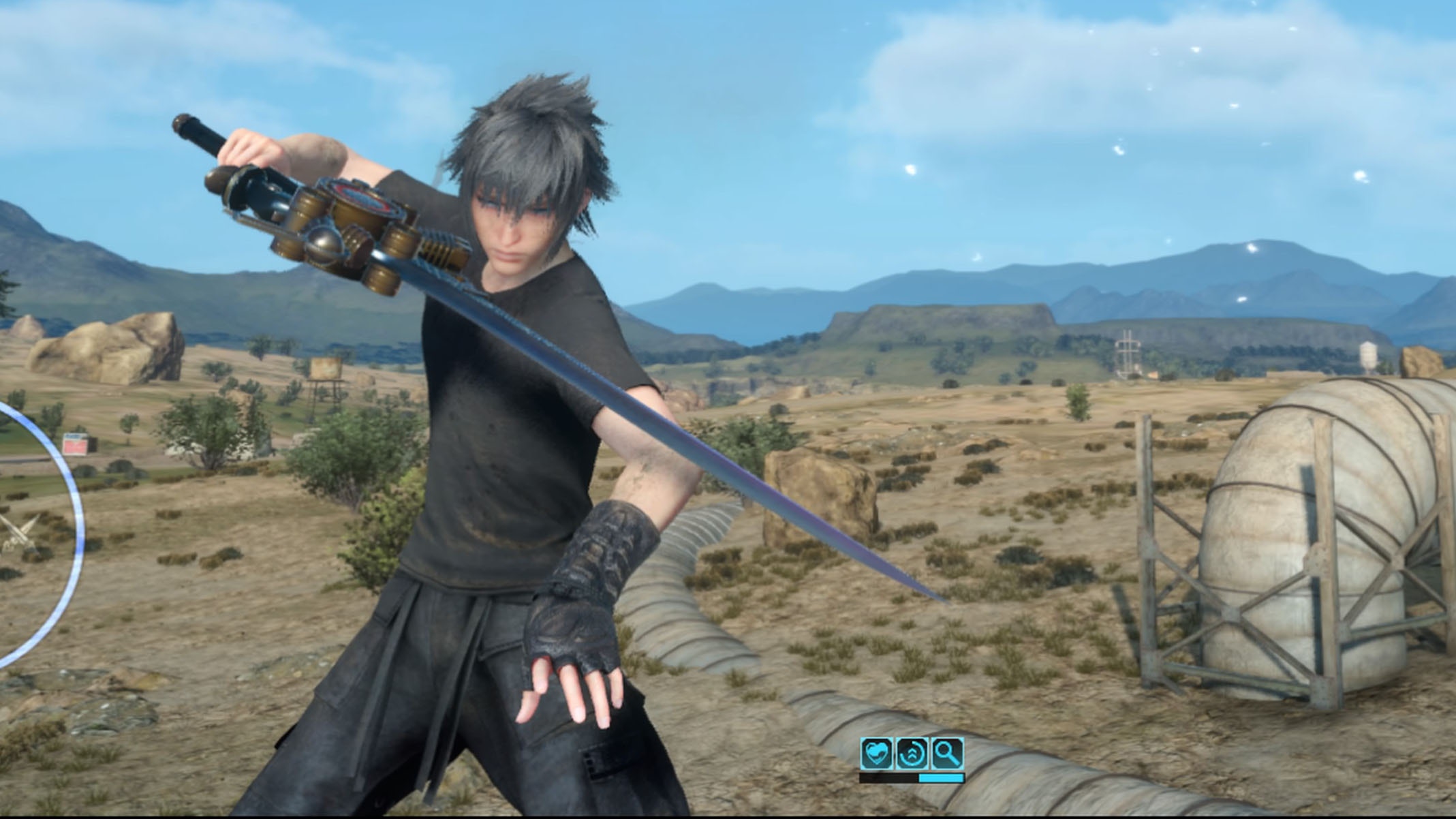Activate the heart healing technique icon
This screenshot has width=1456, height=819.
click(x=876, y=754)
